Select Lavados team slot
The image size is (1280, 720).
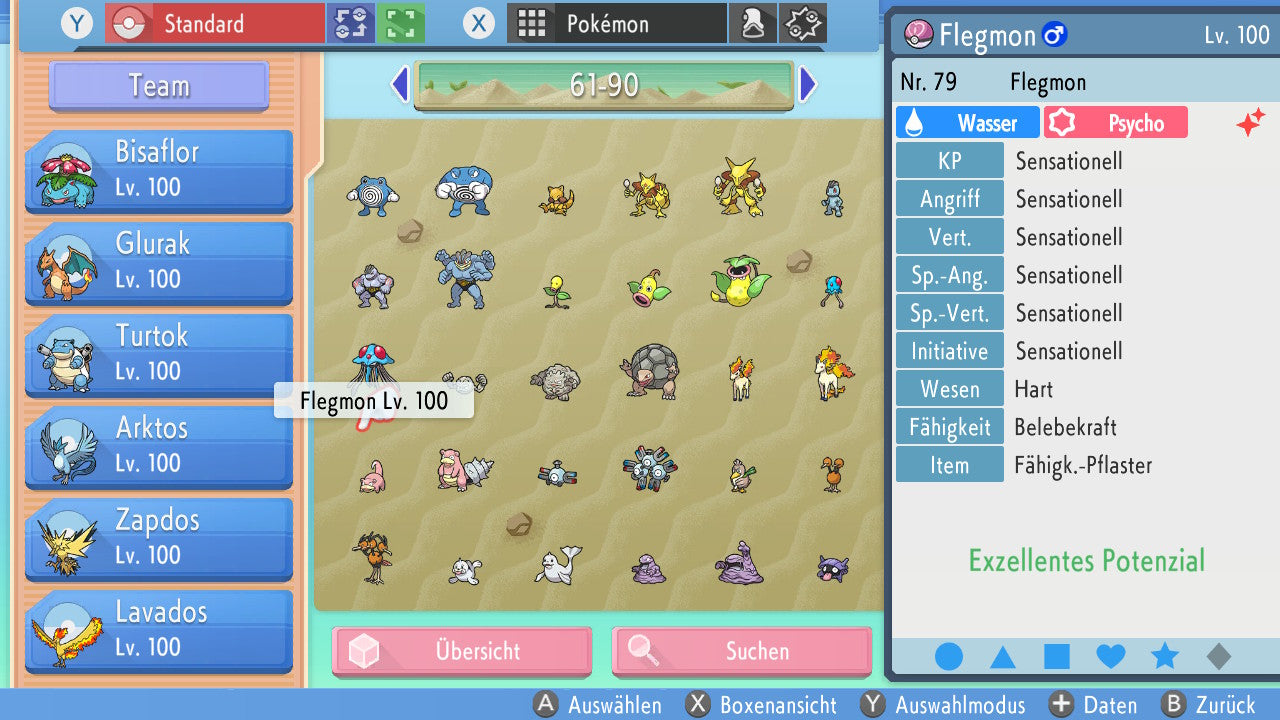click(x=160, y=630)
